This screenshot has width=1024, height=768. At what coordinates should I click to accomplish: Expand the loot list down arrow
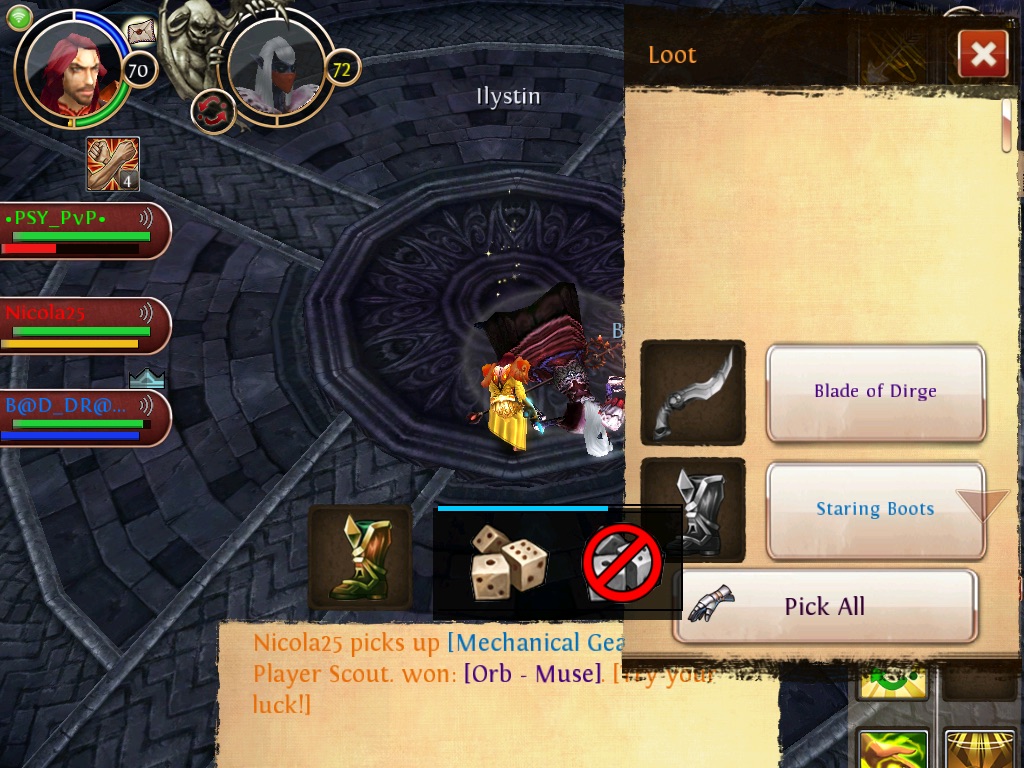pos(982,504)
